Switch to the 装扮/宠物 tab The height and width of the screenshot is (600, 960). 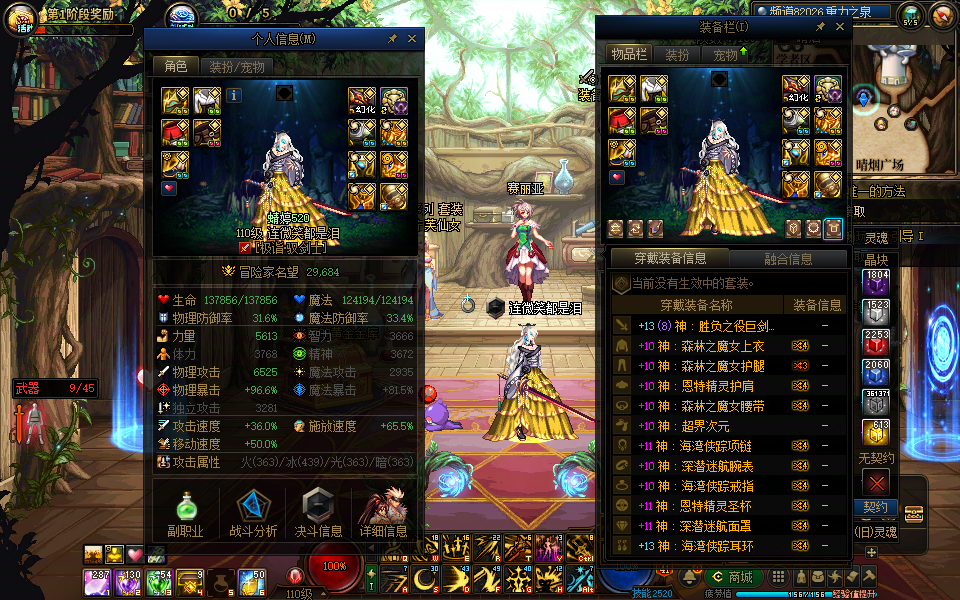coord(236,67)
